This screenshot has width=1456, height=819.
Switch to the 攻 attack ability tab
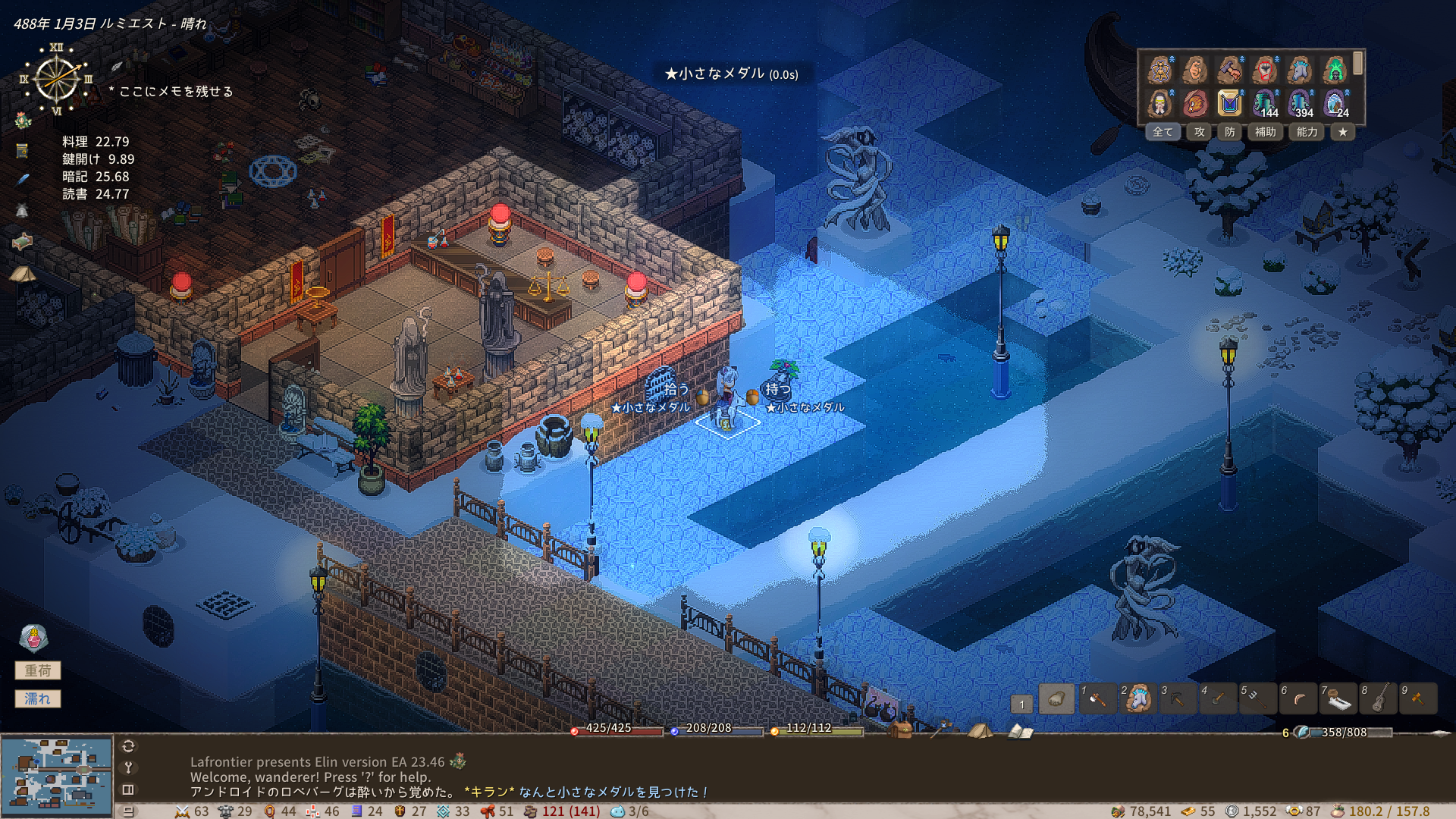(1199, 132)
